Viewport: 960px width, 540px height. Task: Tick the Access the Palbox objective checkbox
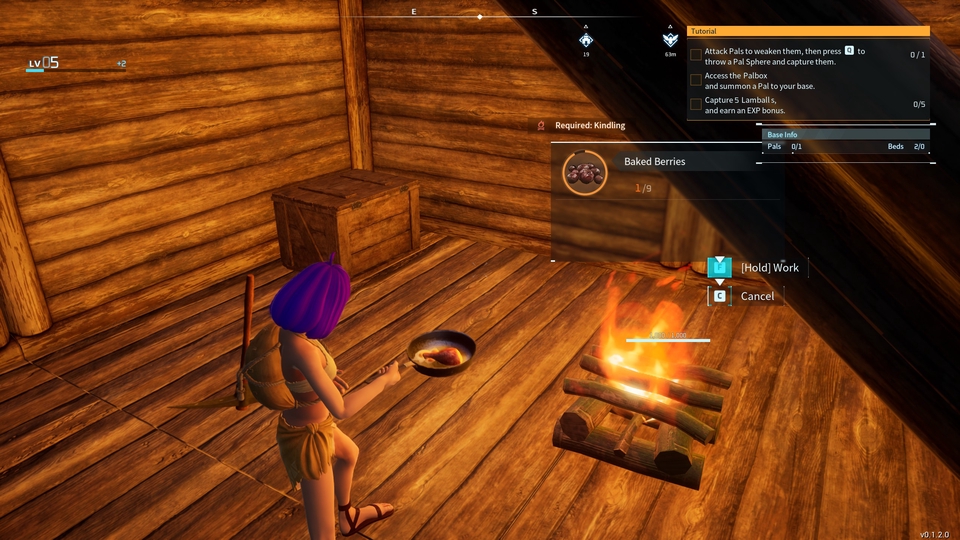click(696, 80)
